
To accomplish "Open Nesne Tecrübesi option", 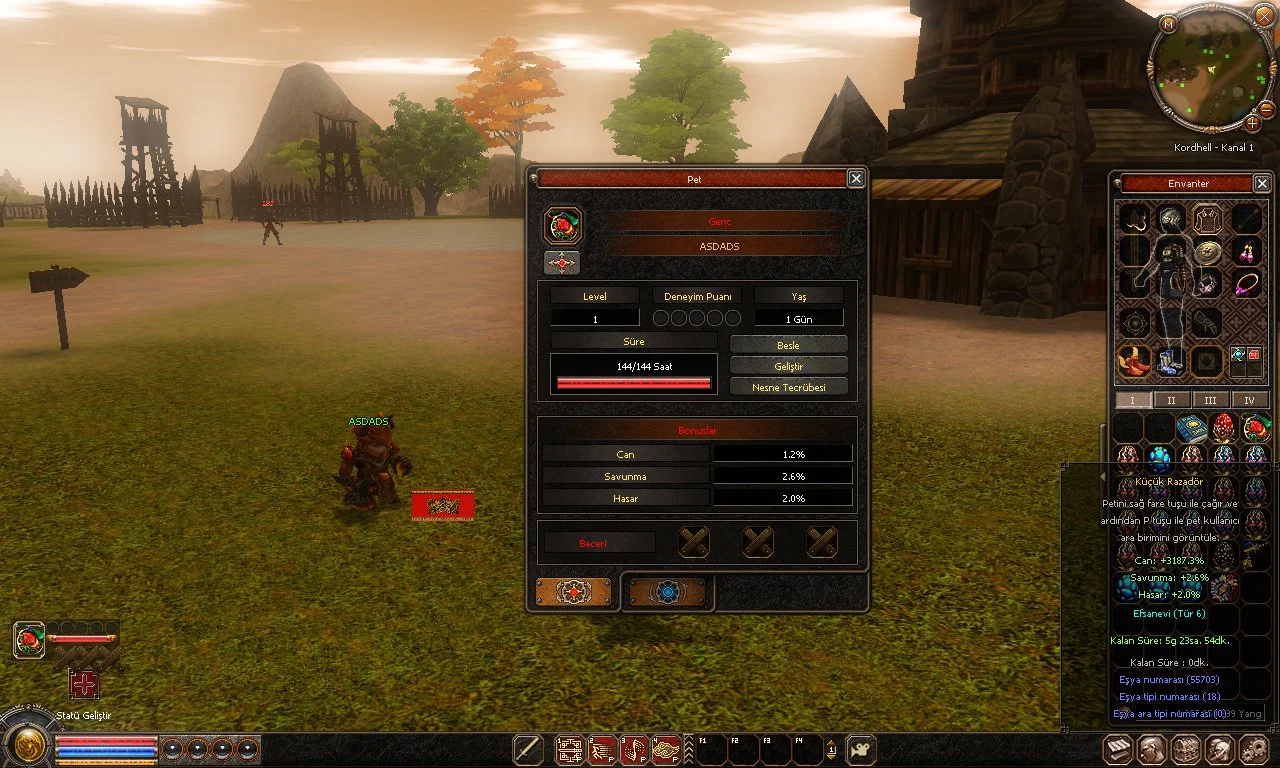I will tap(788, 387).
